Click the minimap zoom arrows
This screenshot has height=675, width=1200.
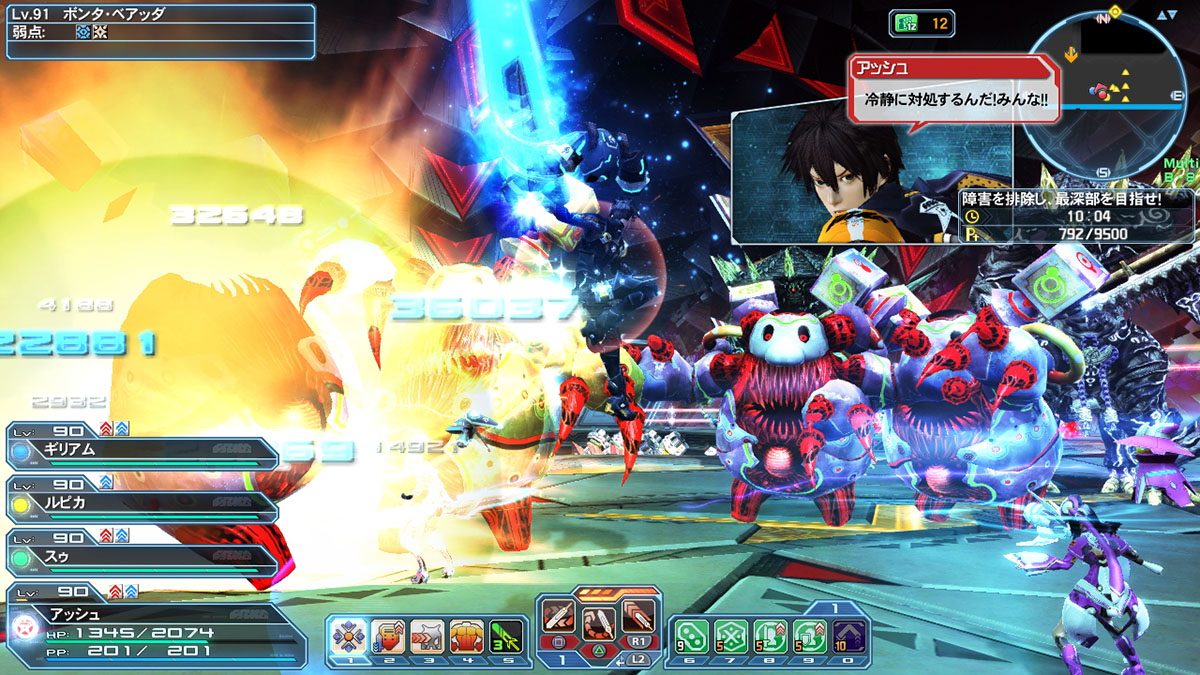1167,15
